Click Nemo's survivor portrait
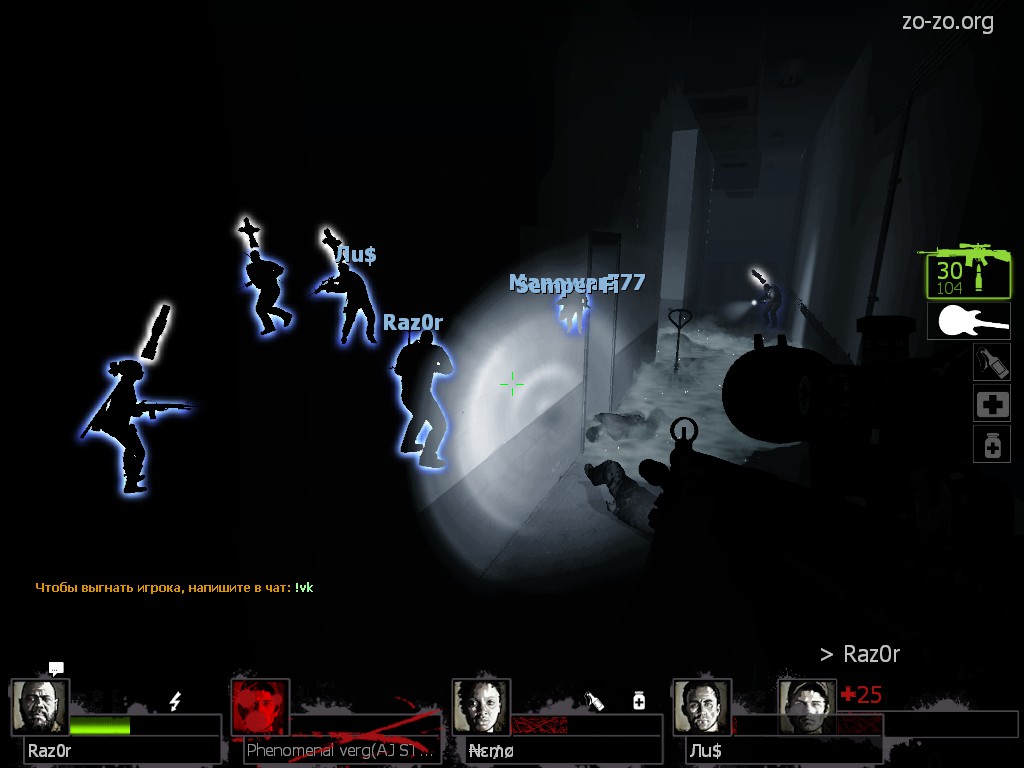This screenshot has height=768, width=1024. [x=481, y=707]
